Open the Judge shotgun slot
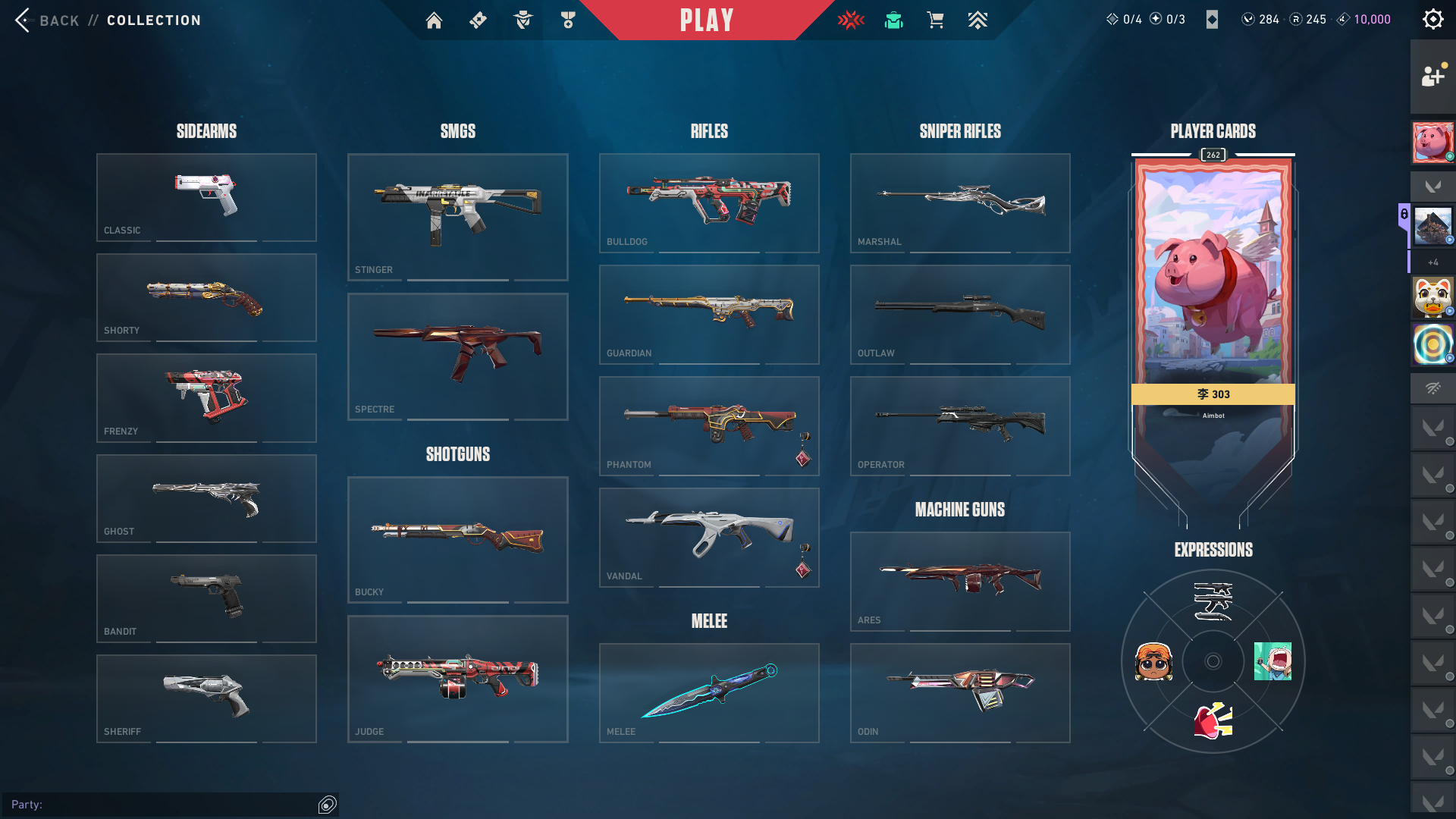 (457, 679)
